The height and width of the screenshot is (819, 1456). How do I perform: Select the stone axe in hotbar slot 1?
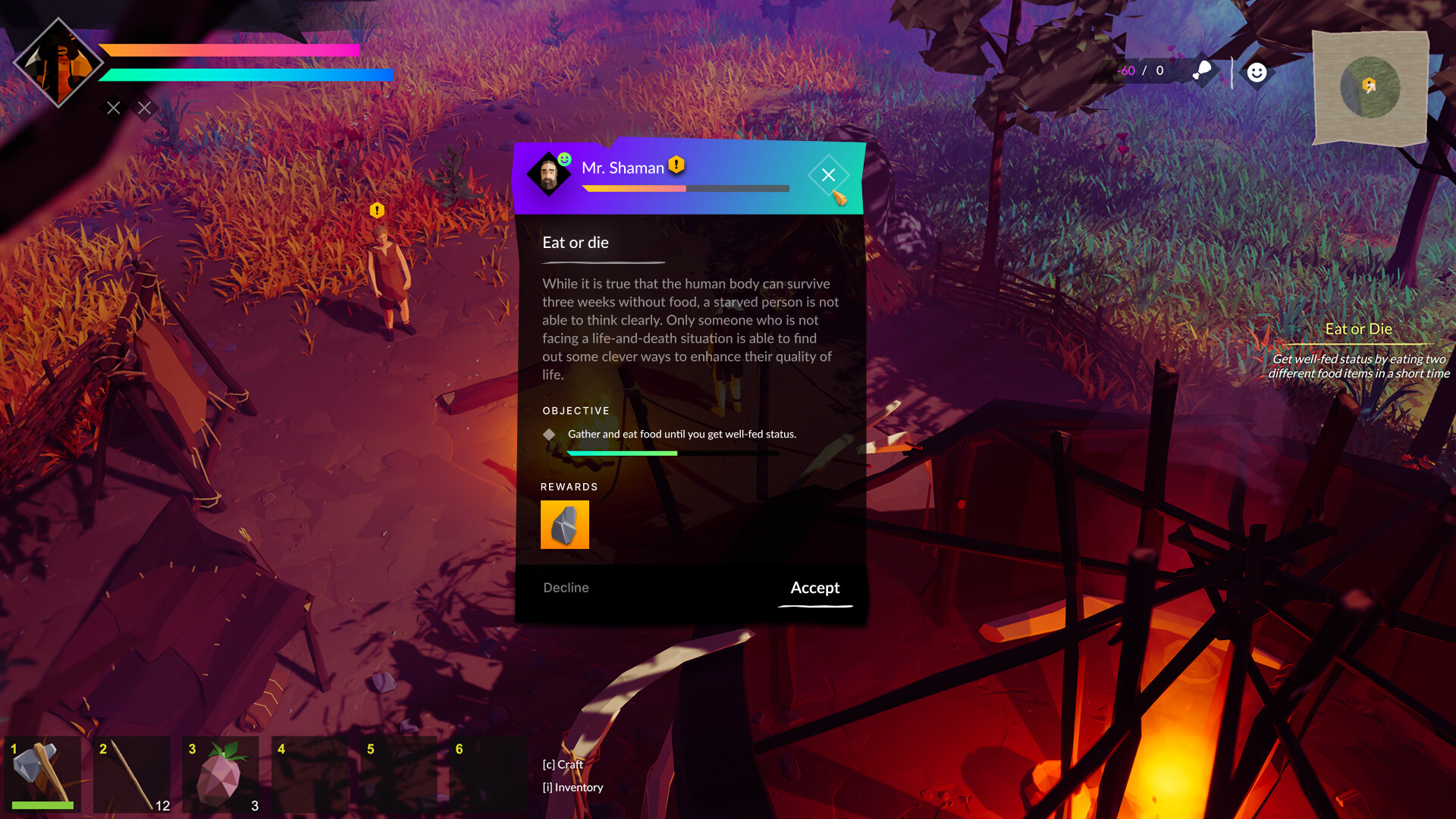(43, 773)
